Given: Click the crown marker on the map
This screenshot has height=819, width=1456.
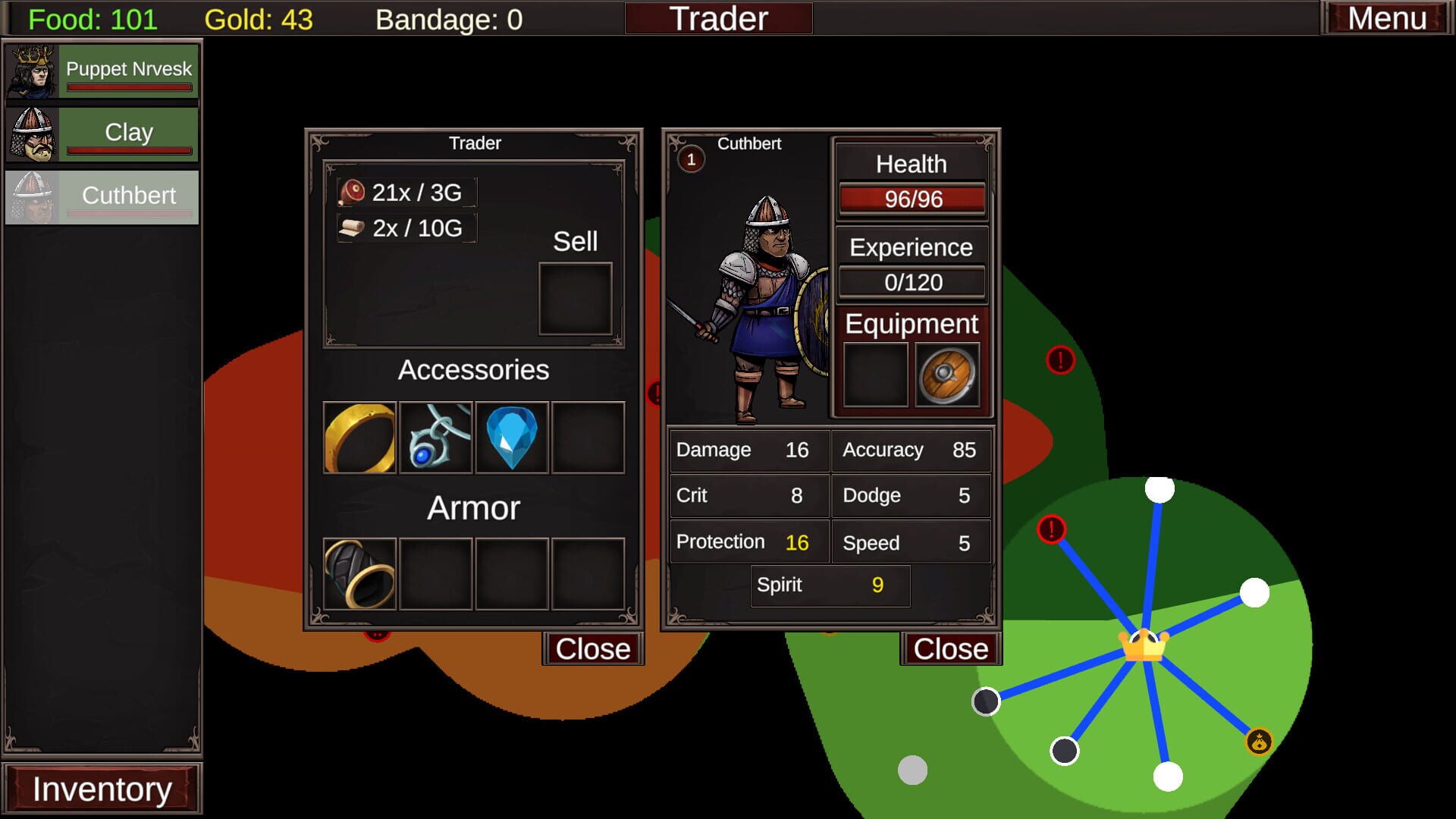Looking at the screenshot, I should pyautogui.click(x=1144, y=646).
